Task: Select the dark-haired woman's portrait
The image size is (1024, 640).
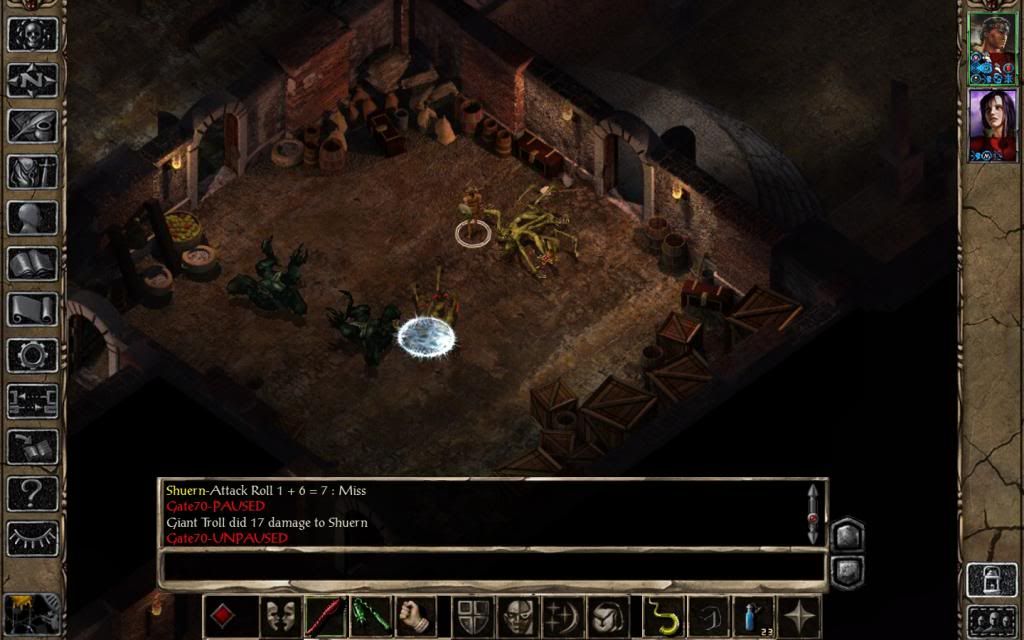Action: (x=991, y=125)
